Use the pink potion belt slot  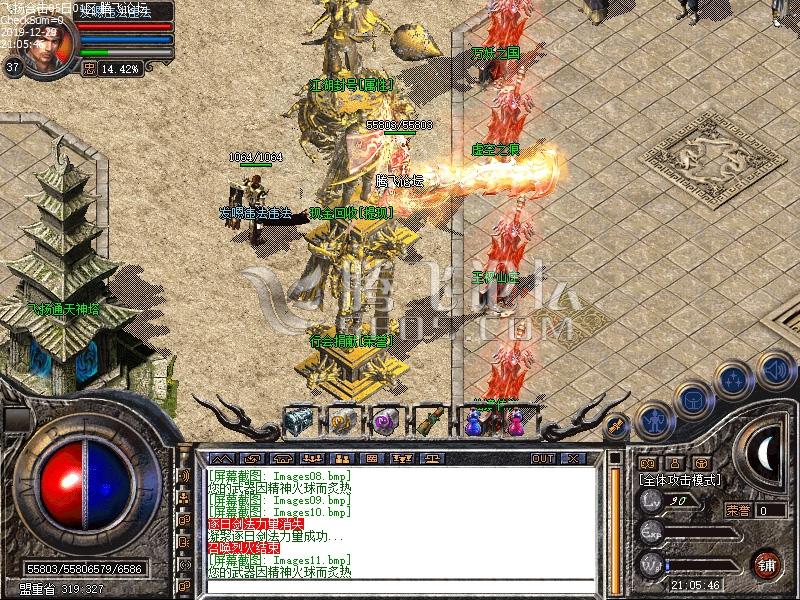click(515, 420)
